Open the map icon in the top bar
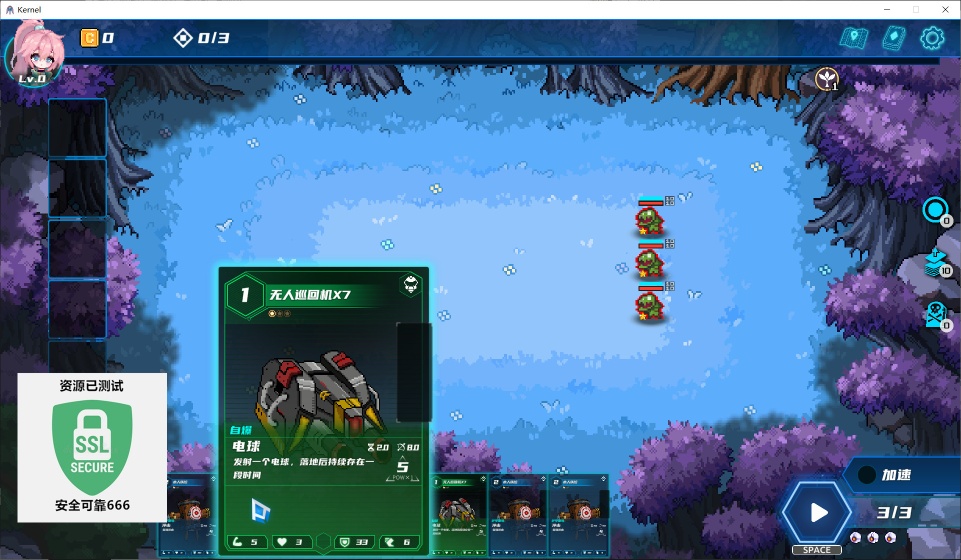 click(854, 39)
